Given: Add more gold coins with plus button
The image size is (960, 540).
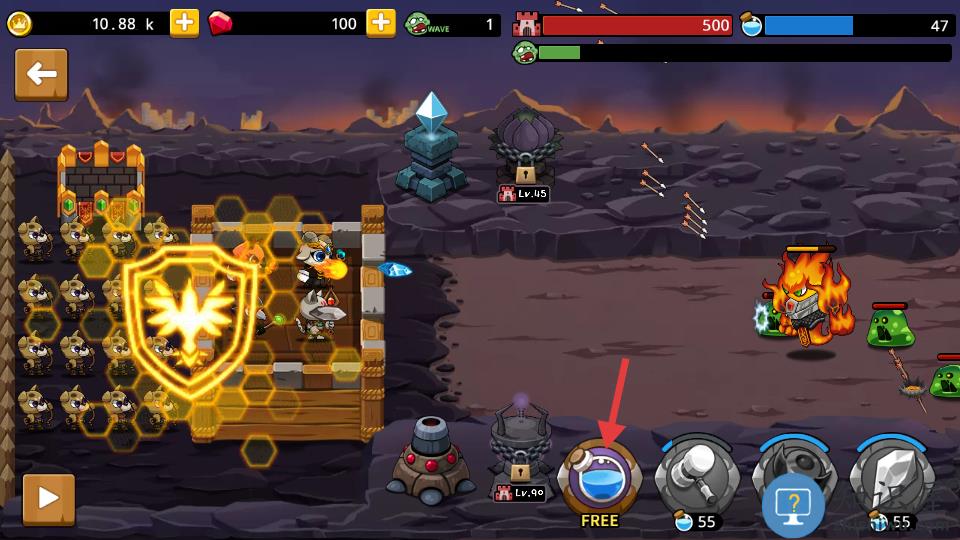Looking at the screenshot, I should point(184,23).
